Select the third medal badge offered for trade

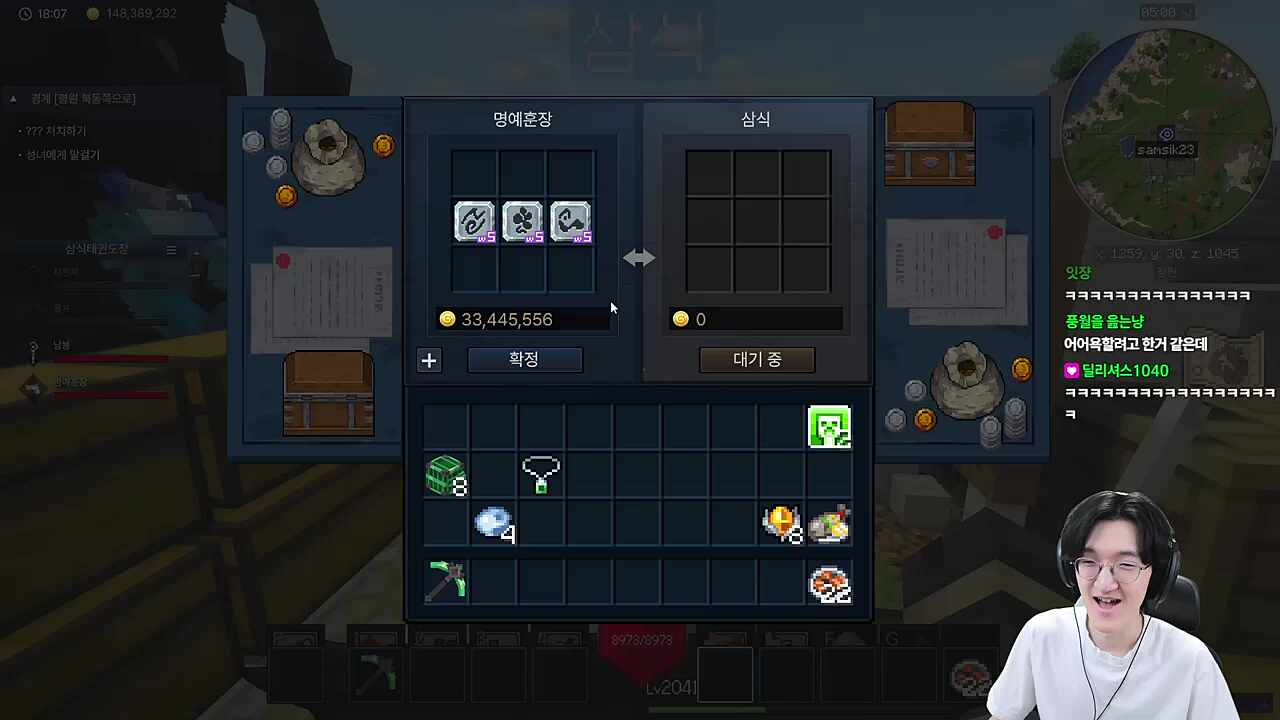[x=570, y=221]
